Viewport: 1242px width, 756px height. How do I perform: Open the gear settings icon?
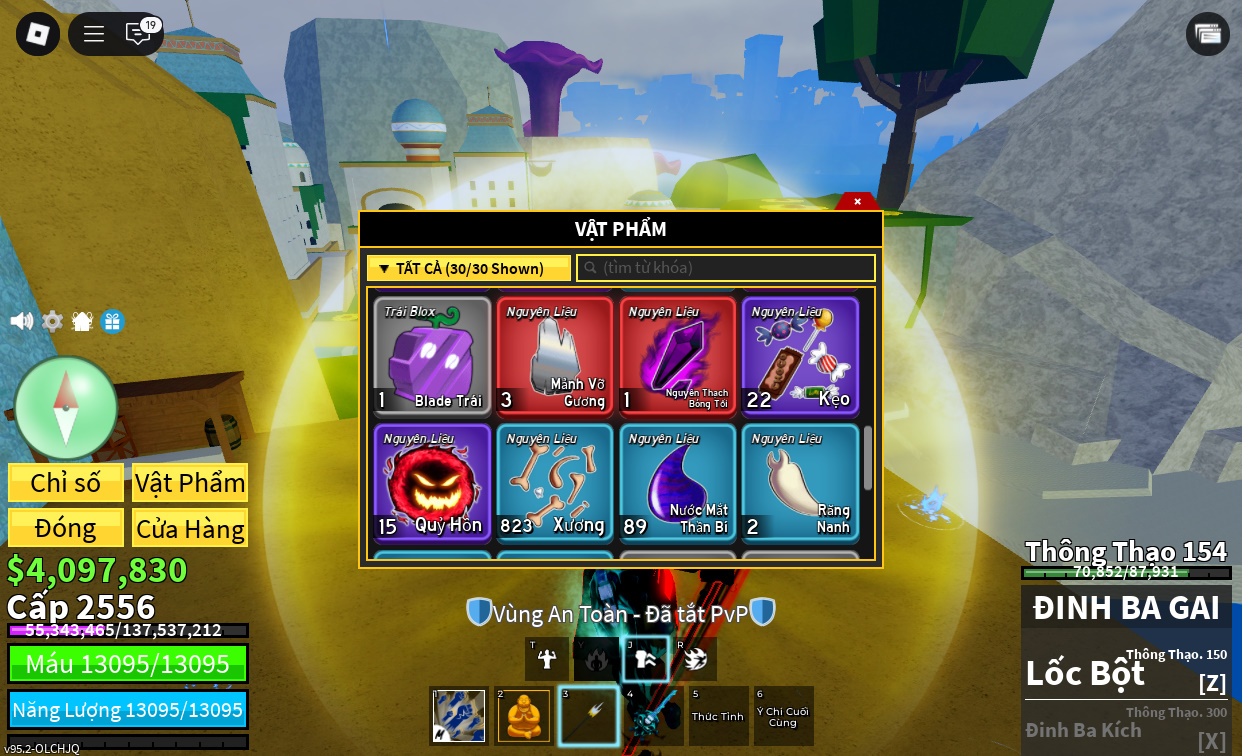click(x=52, y=321)
